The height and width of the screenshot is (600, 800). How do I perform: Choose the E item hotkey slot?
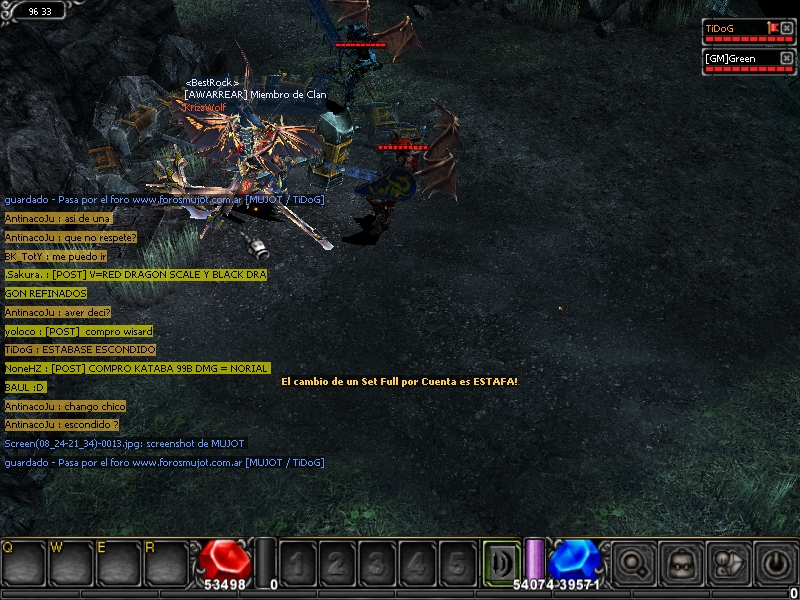[120, 564]
